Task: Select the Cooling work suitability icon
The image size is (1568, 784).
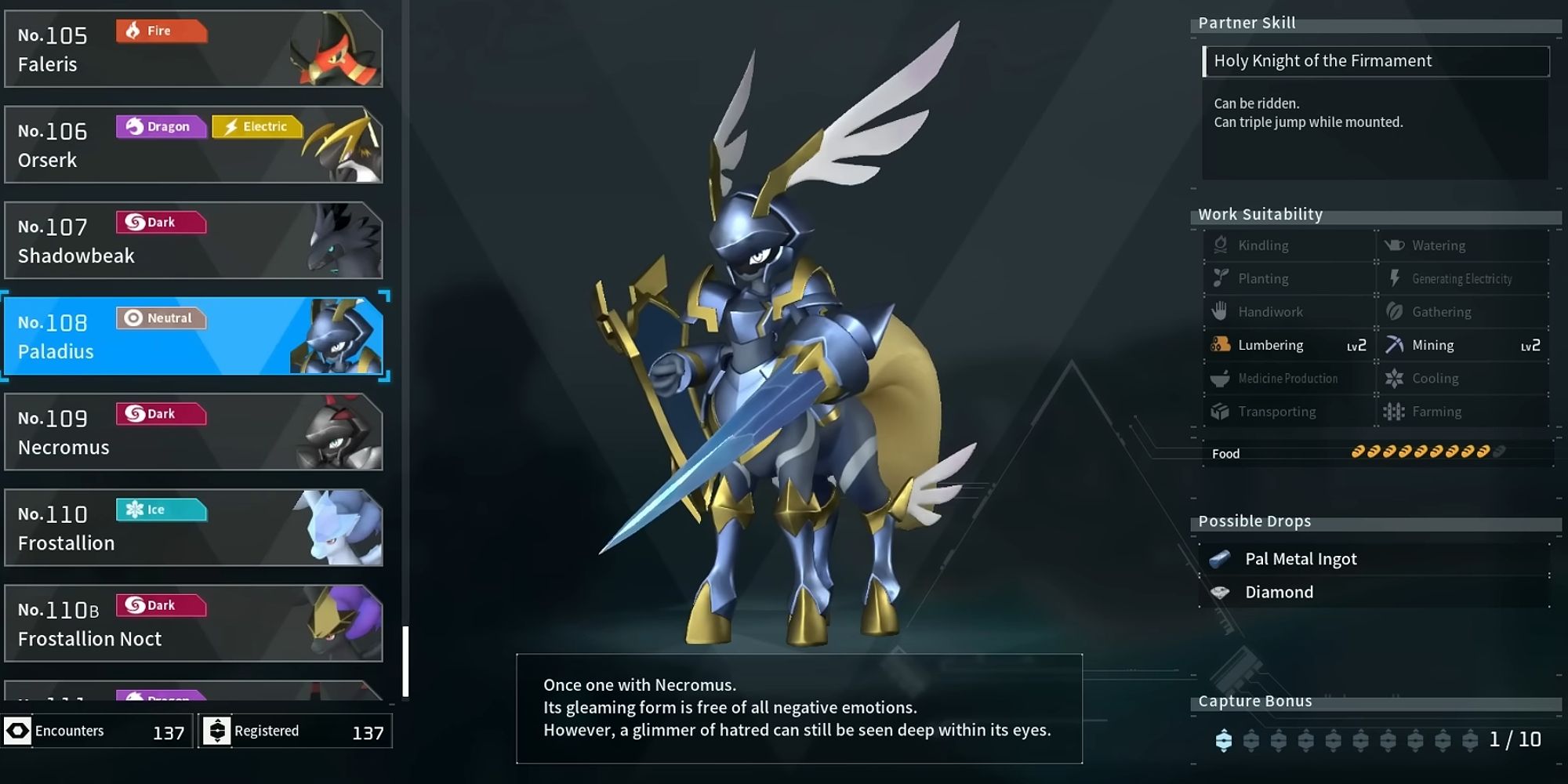Action: [x=1396, y=378]
